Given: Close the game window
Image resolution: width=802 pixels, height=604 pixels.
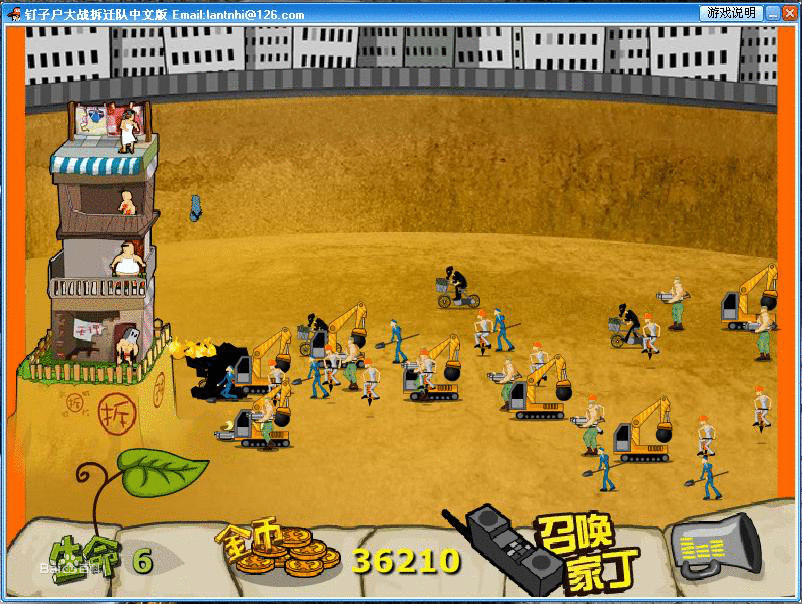Looking at the screenshot, I should point(790,13).
